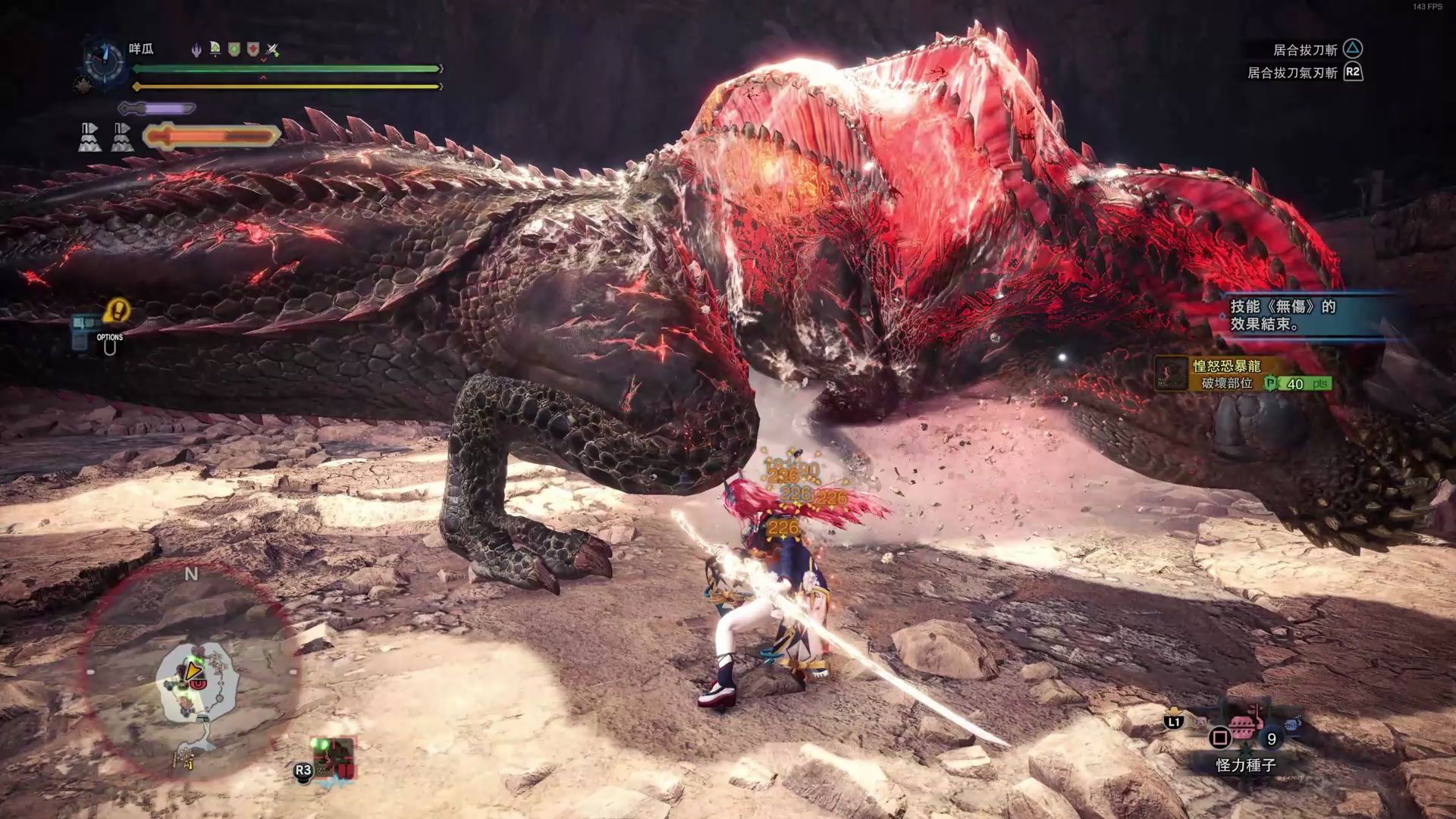Click the red down-arrow shield status icon

[253, 50]
